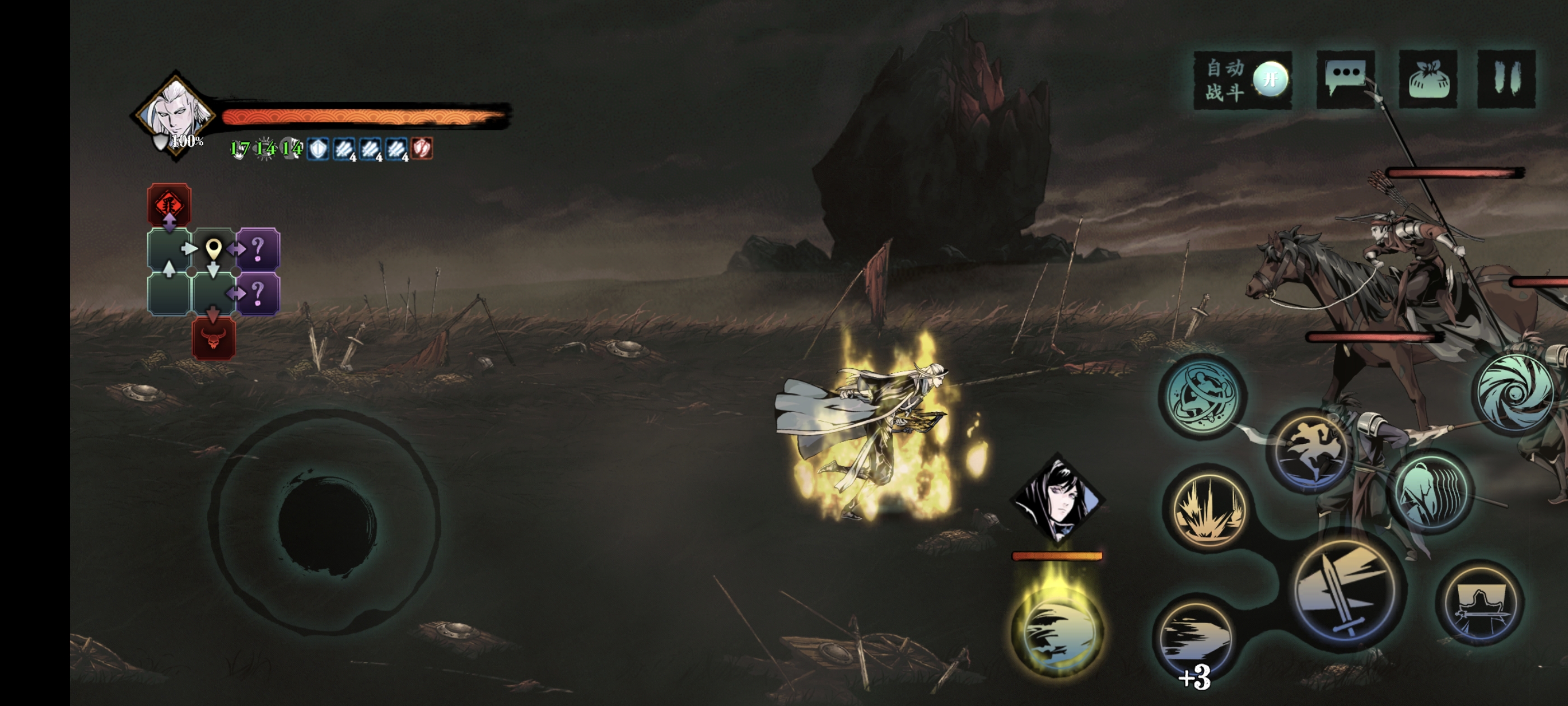Select the red glyph room on the minimap

click(169, 203)
